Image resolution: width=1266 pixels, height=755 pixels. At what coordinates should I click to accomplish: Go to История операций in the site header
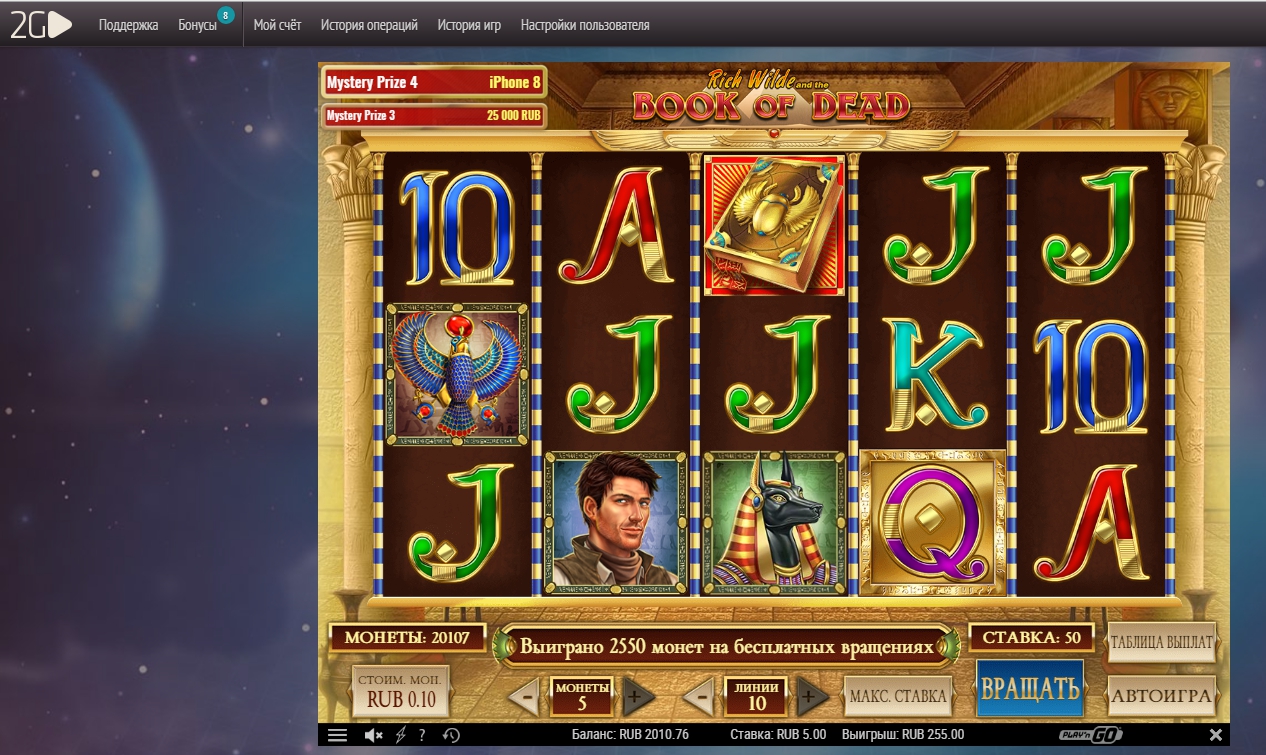369,25
